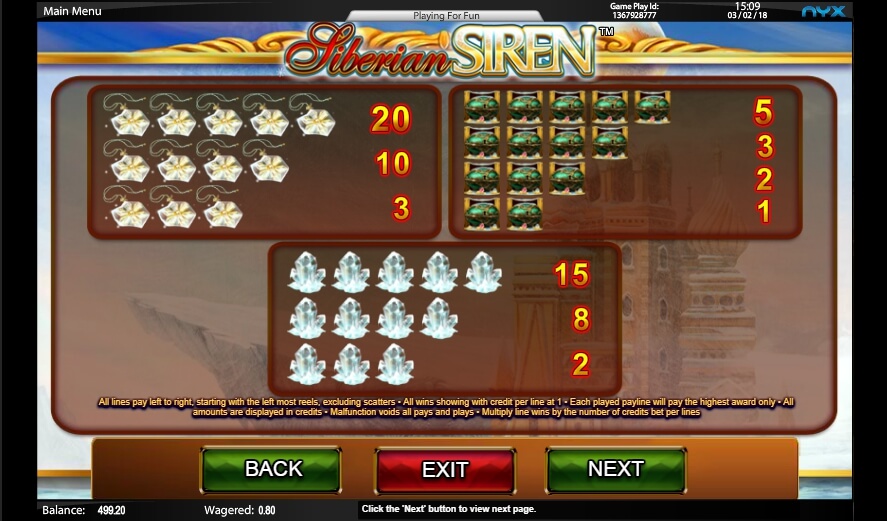Viewport: 887px width, 521px height.
Task: View the next paytable page
Action: (615, 469)
